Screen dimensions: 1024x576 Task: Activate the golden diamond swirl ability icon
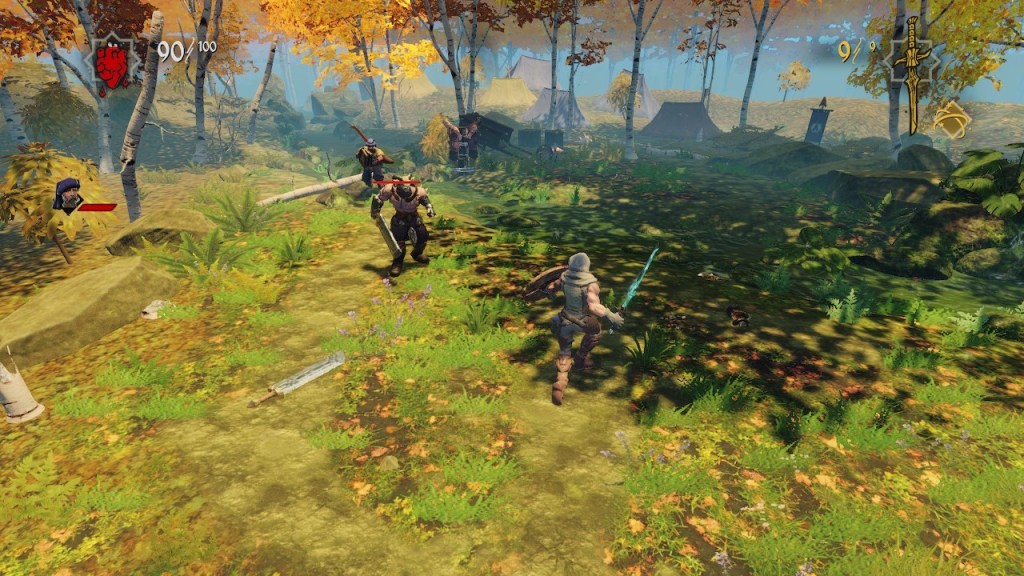pyautogui.click(x=951, y=119)
